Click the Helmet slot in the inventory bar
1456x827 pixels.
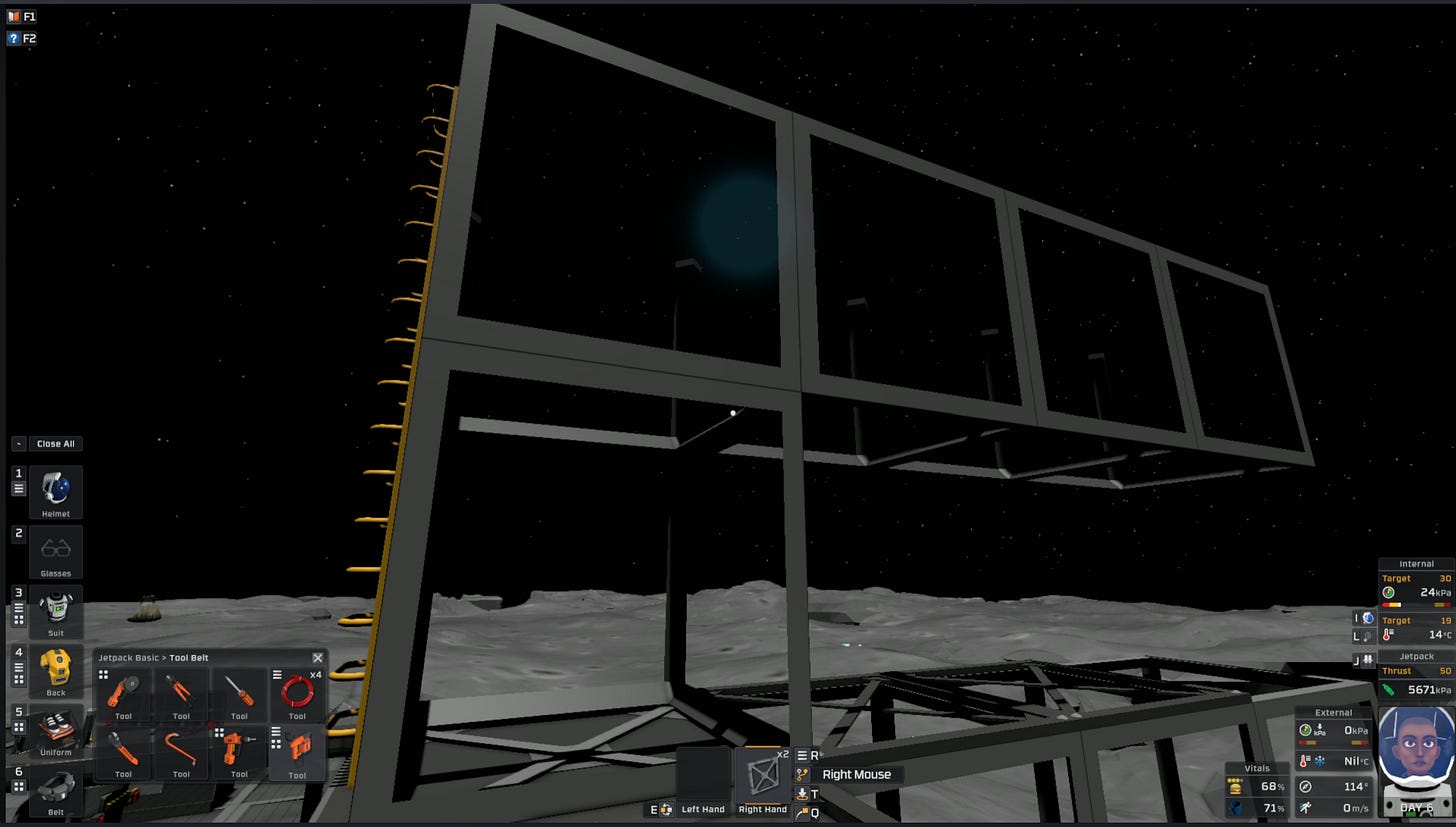[56, 492]
